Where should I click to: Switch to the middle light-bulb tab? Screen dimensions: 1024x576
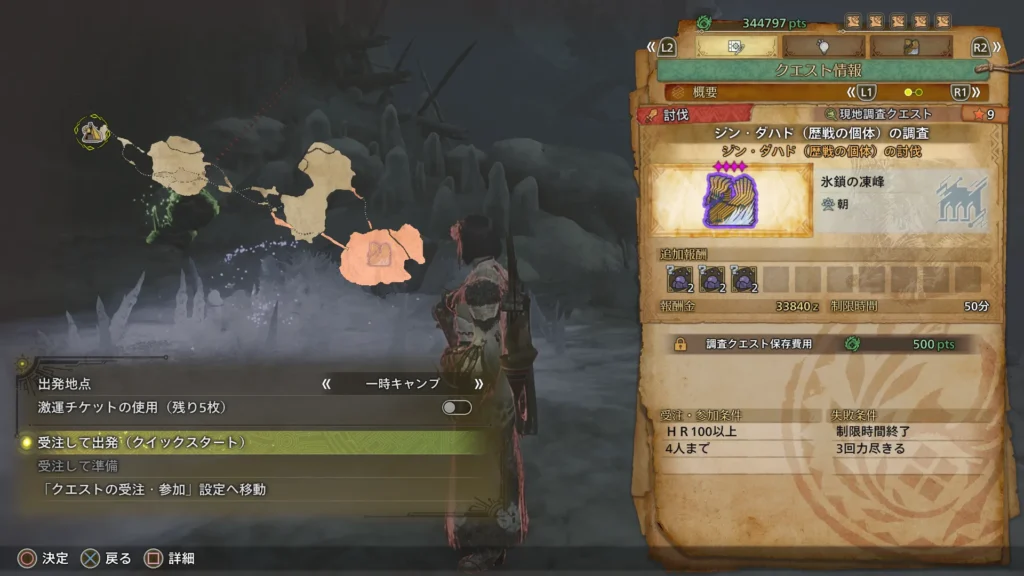(x=823, y=46)
